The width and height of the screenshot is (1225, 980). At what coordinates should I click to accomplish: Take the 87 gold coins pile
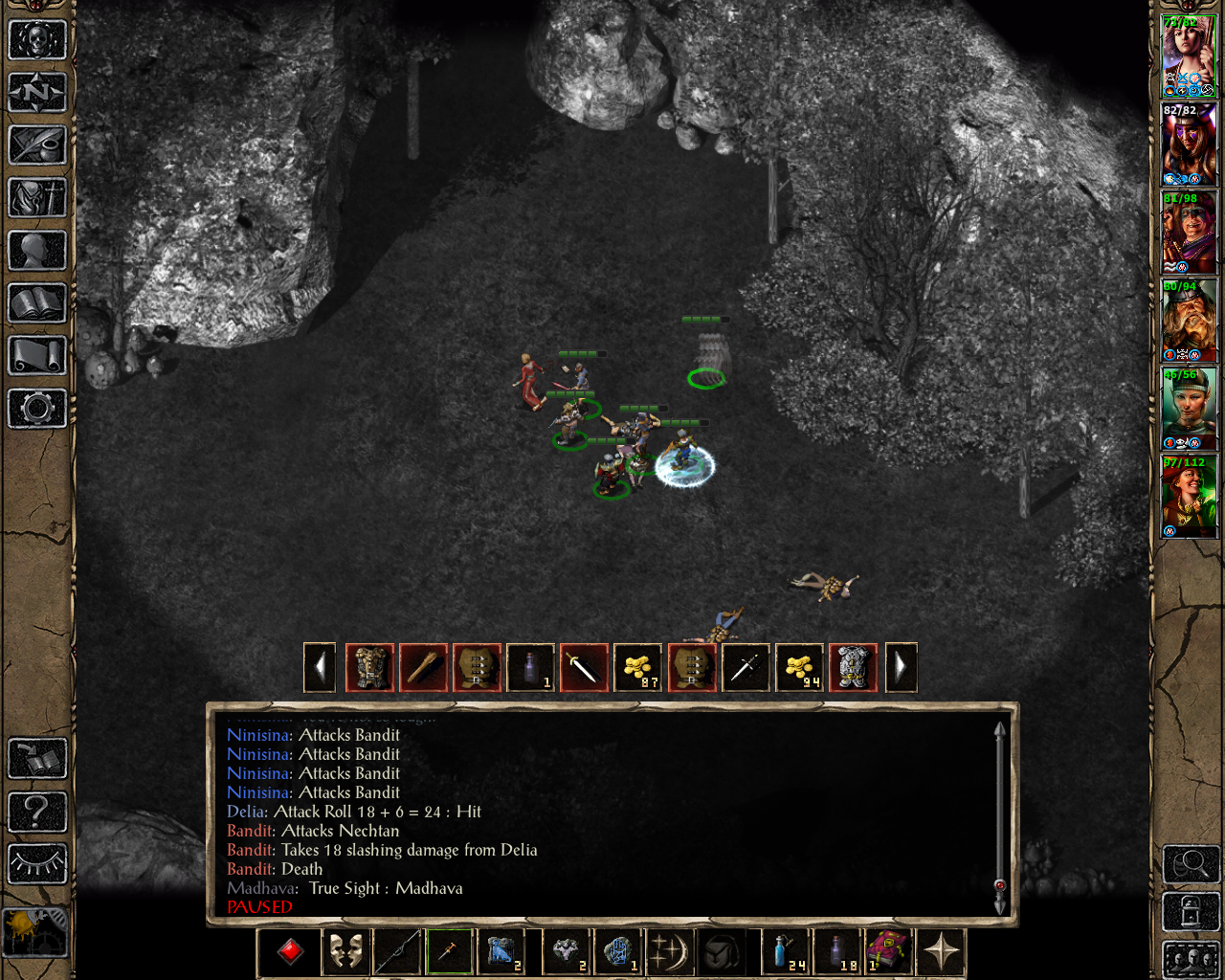637,667
